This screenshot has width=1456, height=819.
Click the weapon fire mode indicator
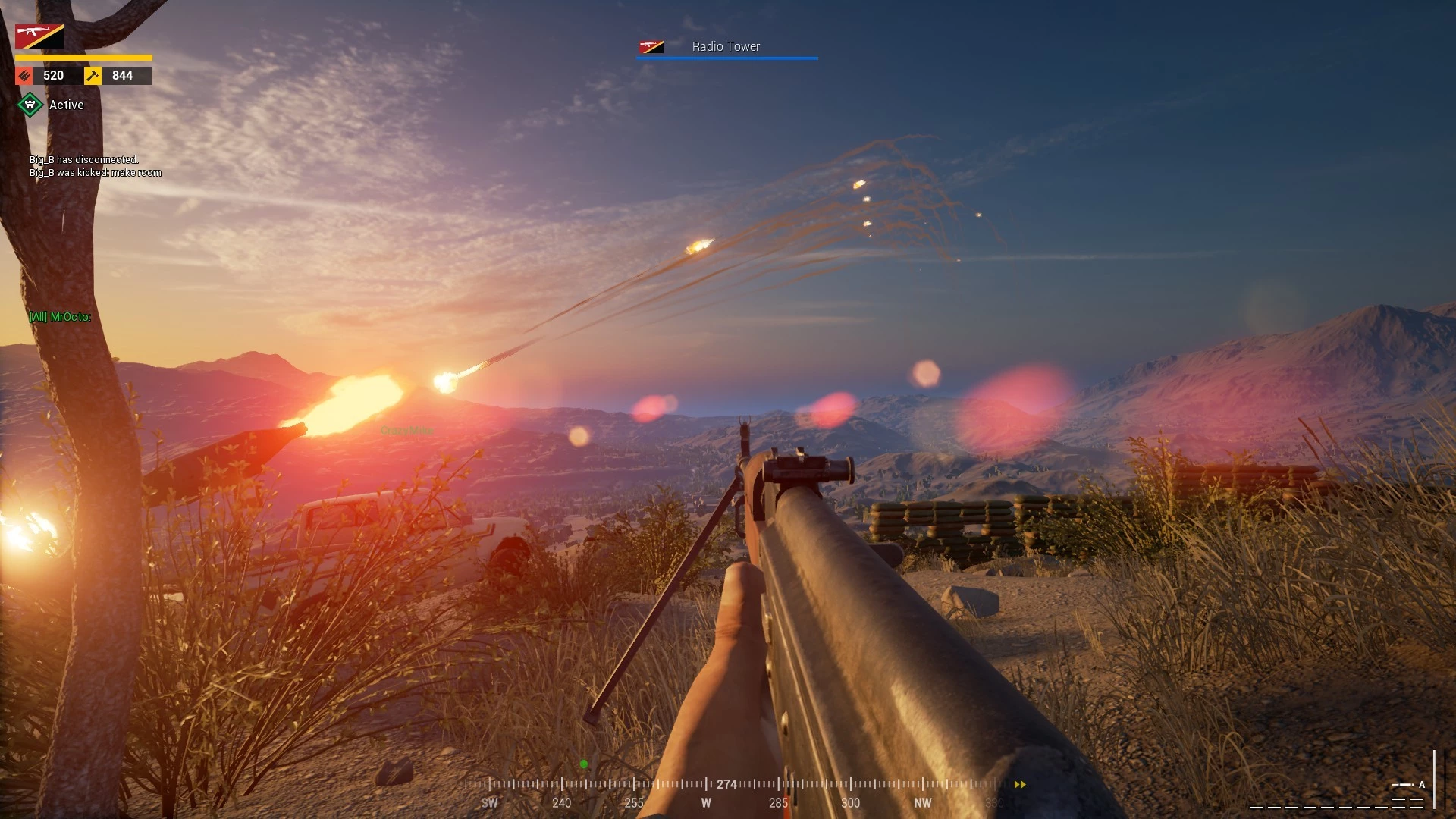coord(1408,785)
